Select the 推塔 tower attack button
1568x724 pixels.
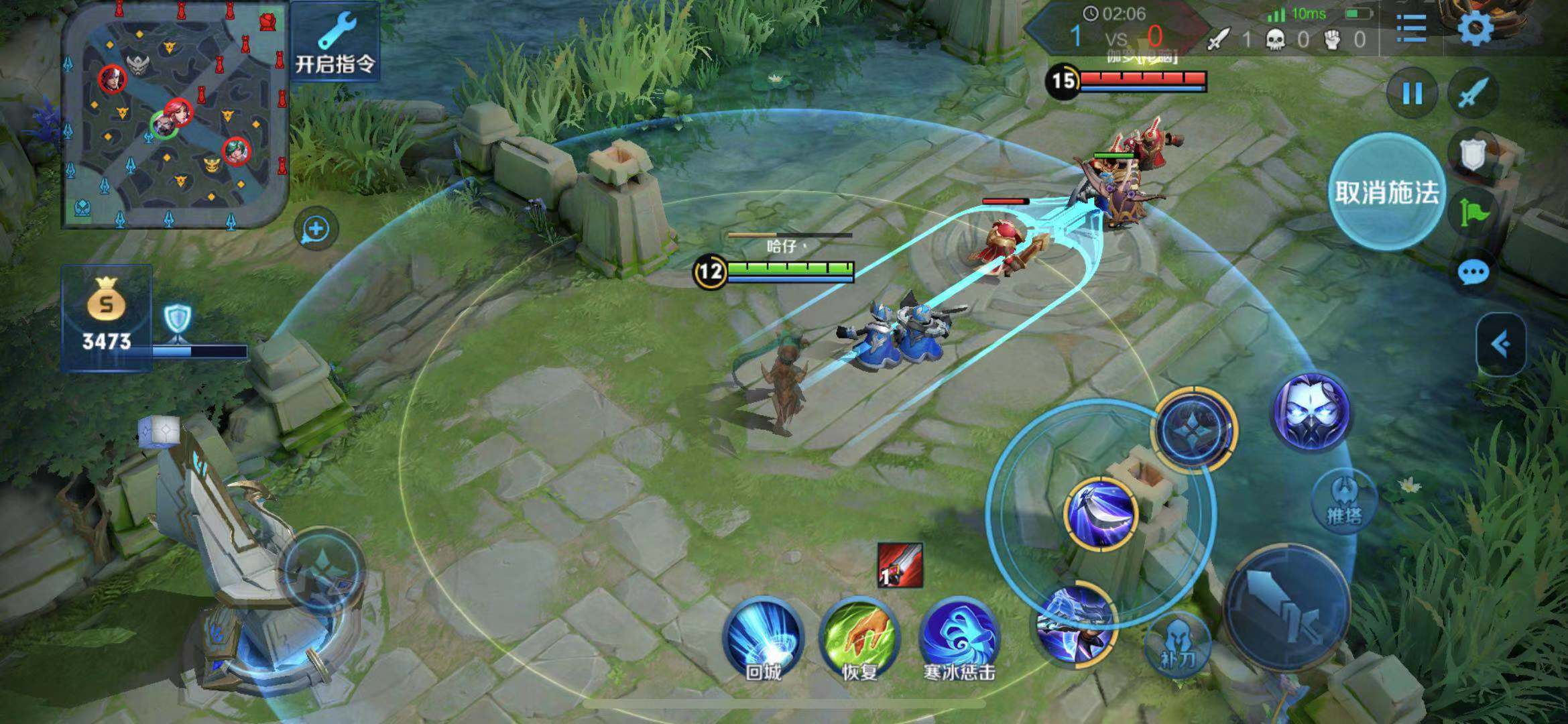pyautogui.click(x=1343, y=499)
